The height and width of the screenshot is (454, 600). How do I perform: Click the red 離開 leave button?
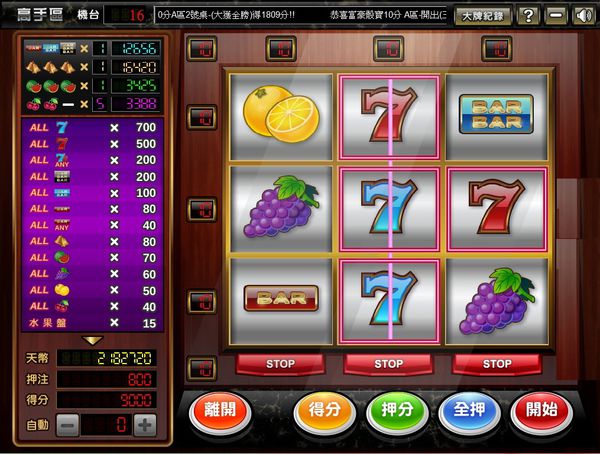click(x=220, y=412)
